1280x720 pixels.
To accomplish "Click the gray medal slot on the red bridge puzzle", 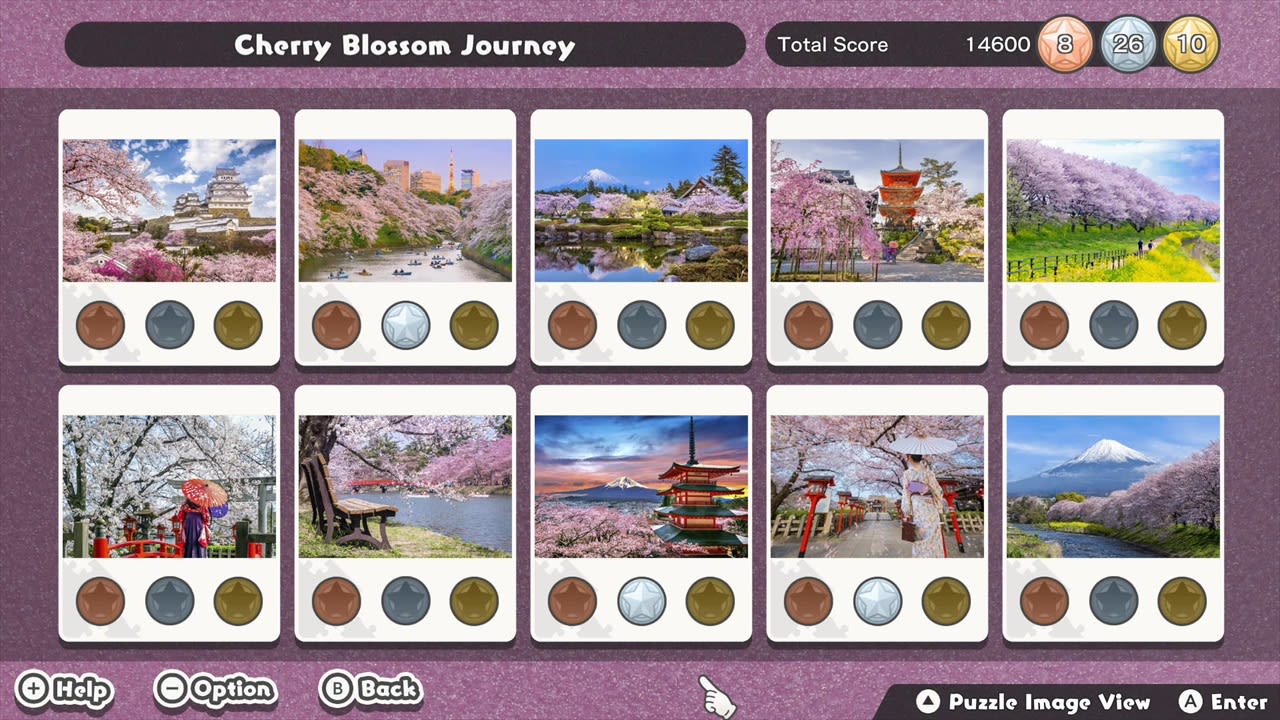I will coord(168,600).
